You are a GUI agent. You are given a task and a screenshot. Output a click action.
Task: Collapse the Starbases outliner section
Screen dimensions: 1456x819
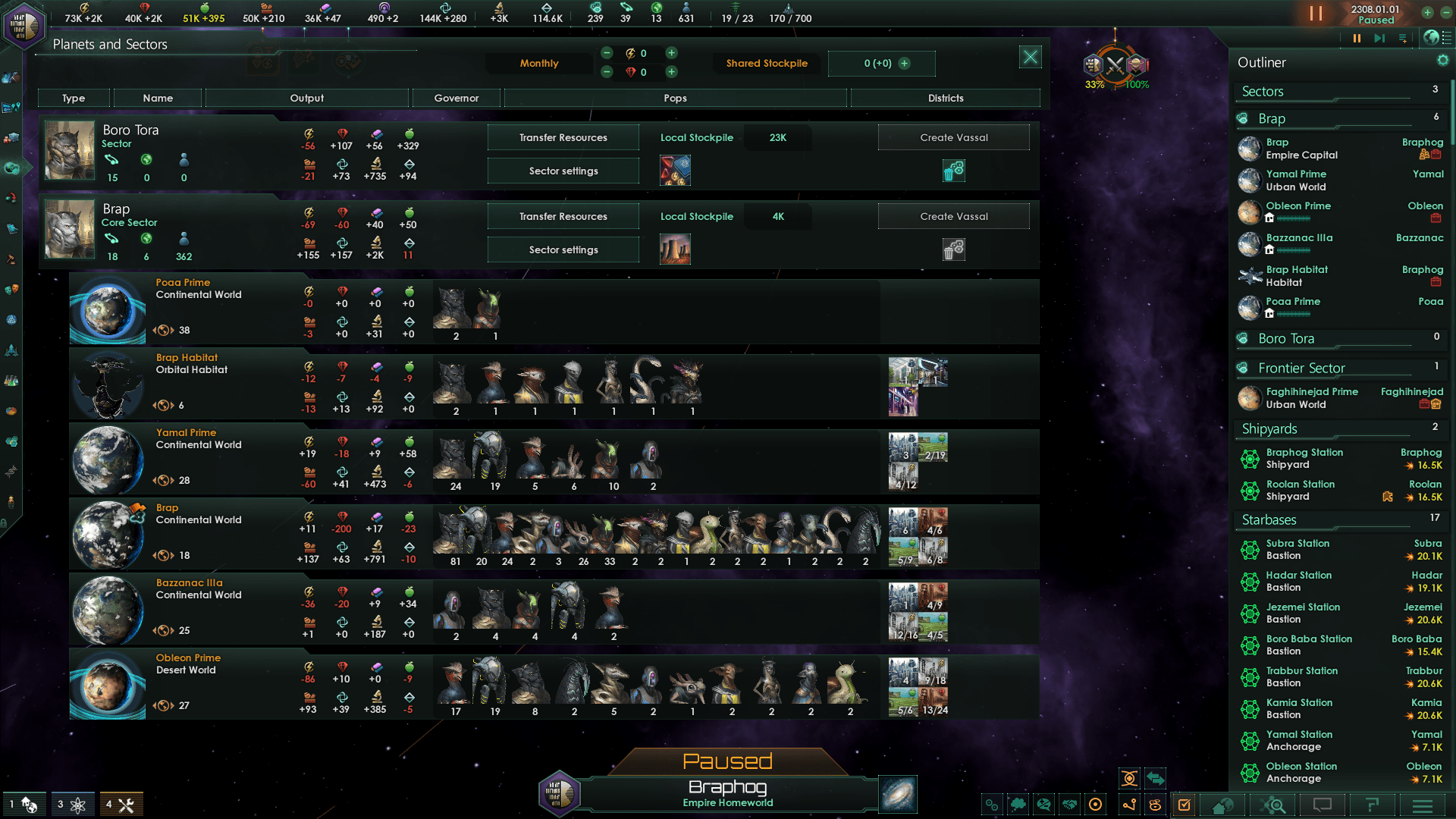tap(1269, 519)
